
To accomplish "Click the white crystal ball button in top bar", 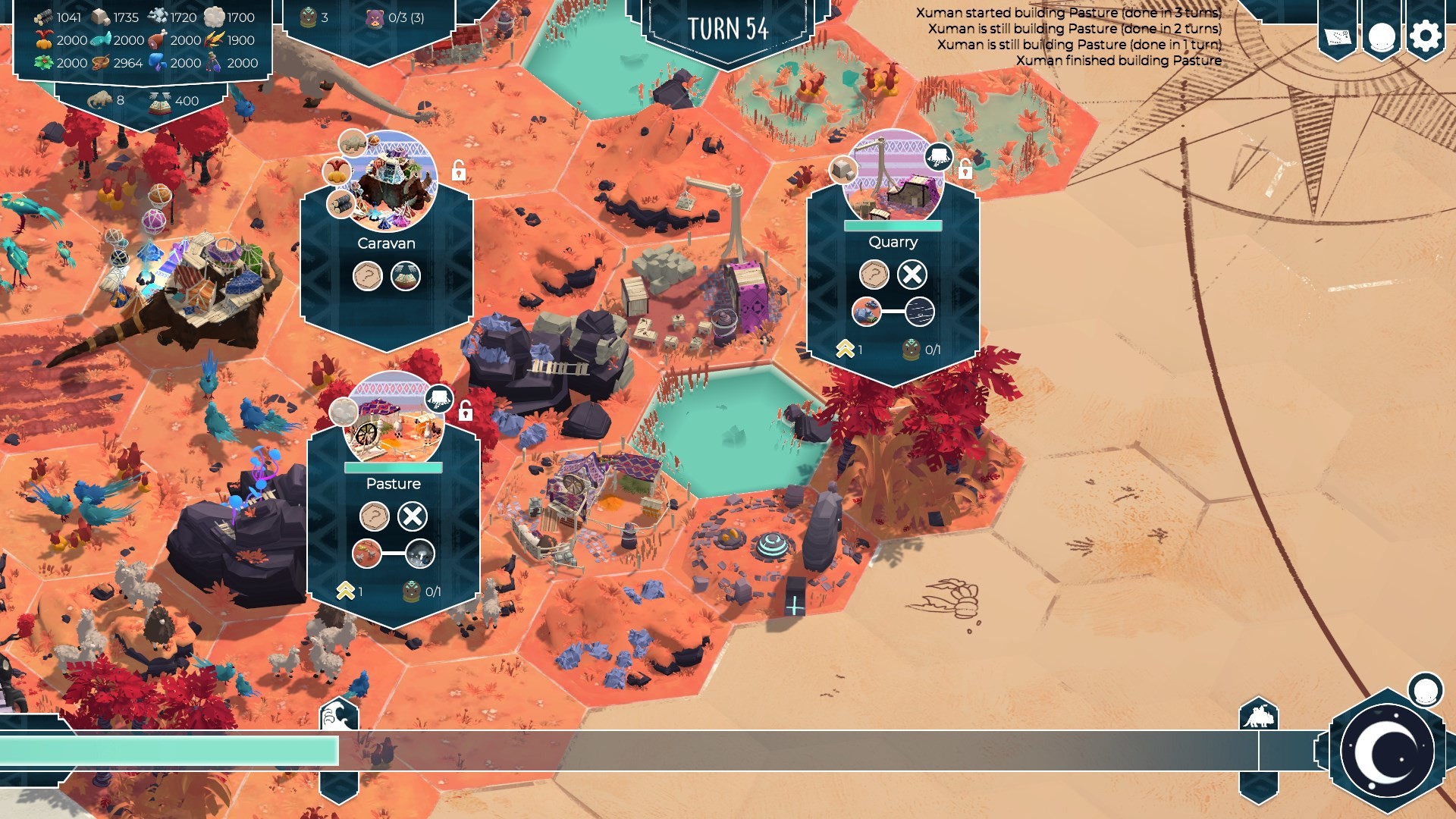I will [1381, 36].
